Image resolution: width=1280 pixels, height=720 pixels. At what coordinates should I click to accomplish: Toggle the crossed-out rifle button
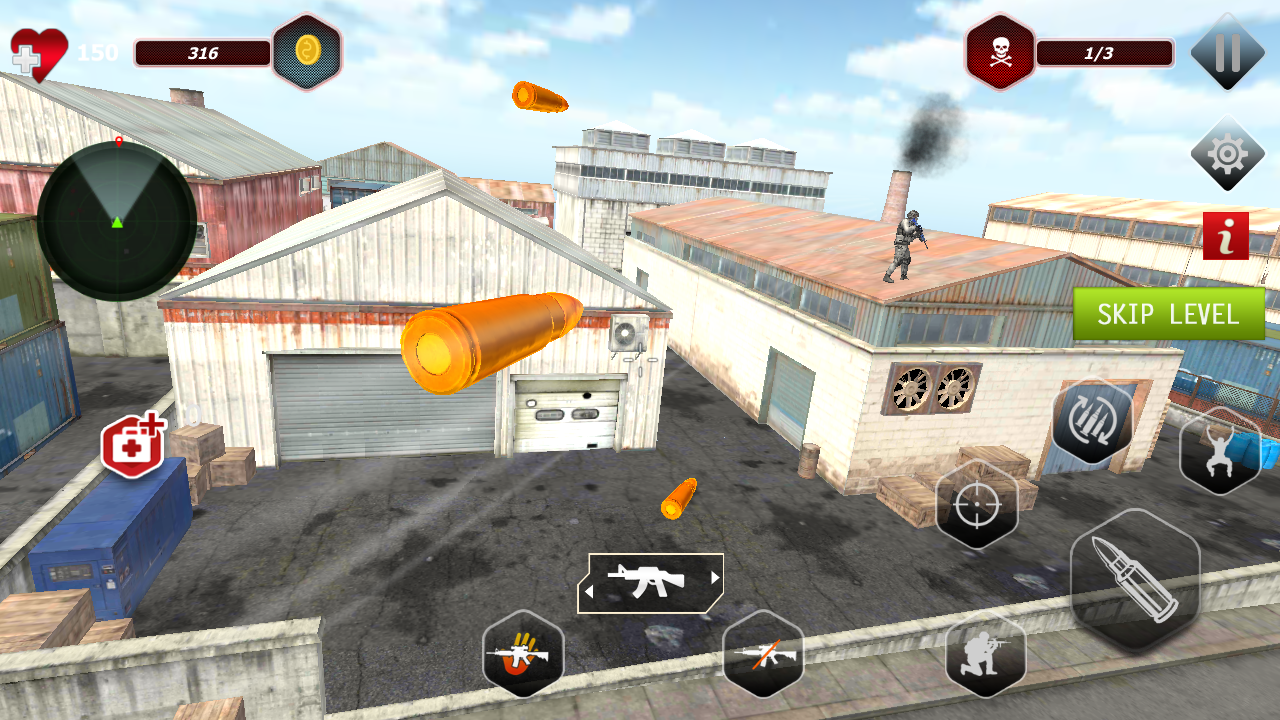coord(763,654)
